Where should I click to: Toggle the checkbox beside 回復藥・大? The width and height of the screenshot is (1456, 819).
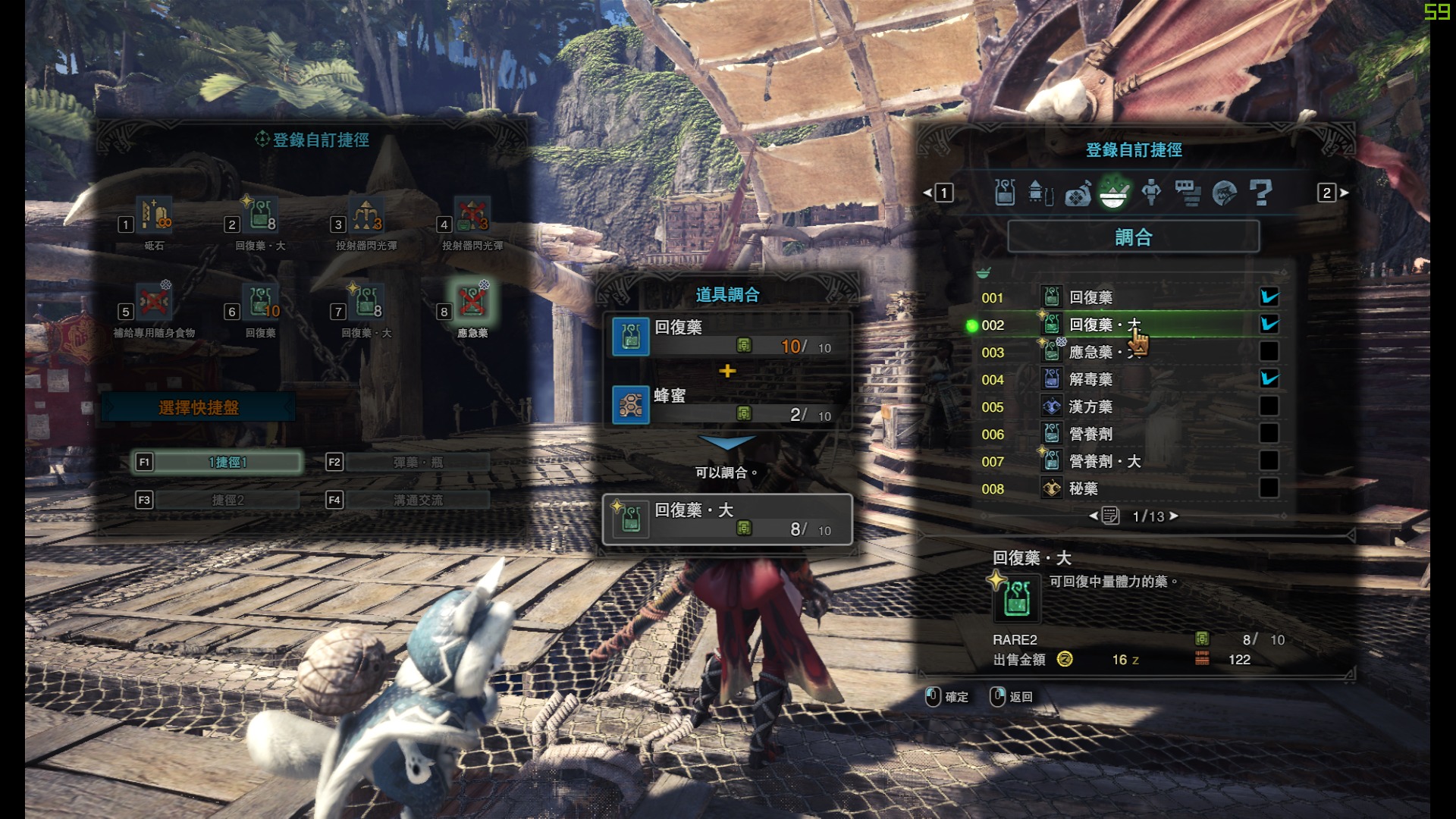[1269, 325]
